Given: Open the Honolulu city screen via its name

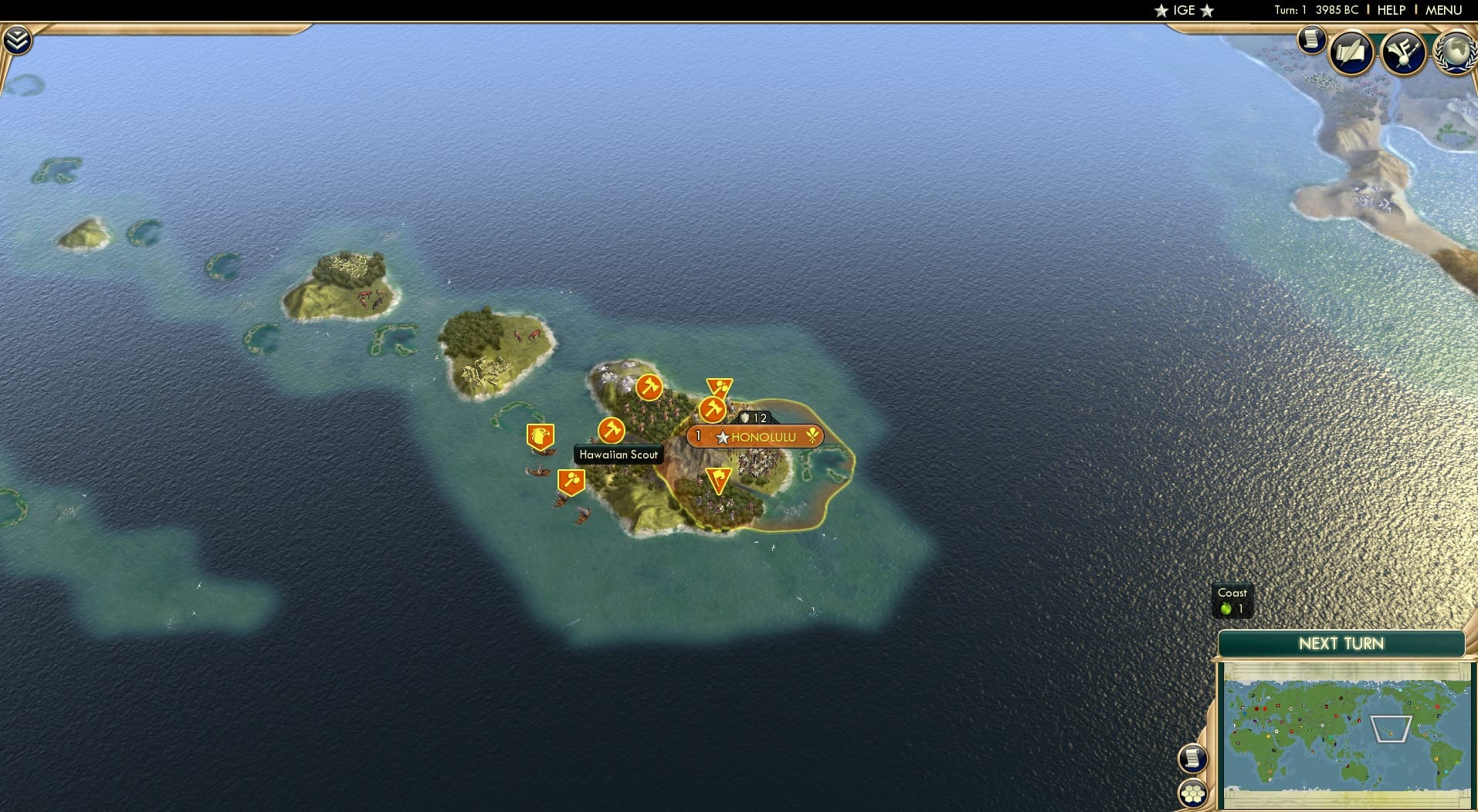Looking at the screenshot, I should click(765, 436).
